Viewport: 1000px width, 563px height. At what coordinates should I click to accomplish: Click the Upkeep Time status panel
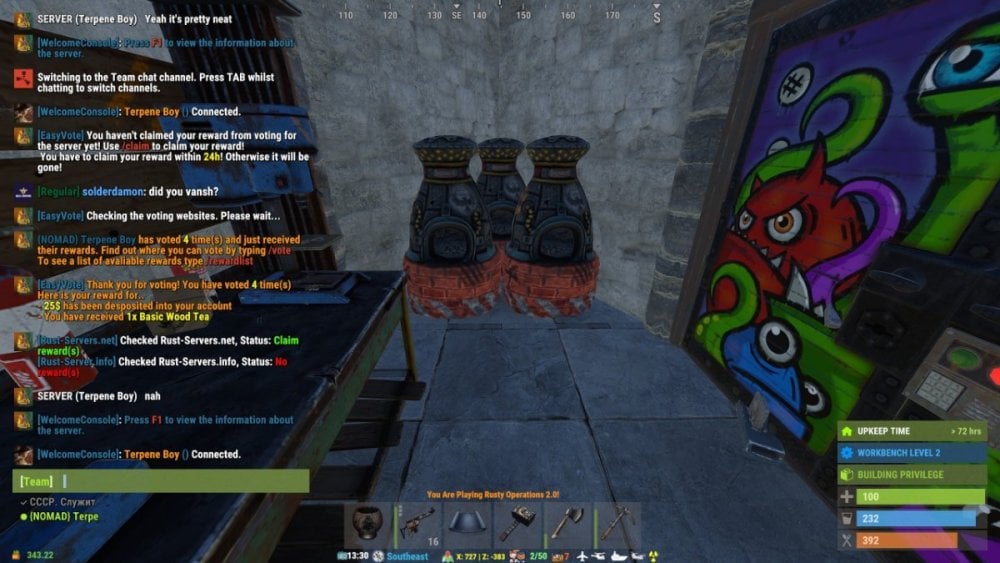click(912, 431)
